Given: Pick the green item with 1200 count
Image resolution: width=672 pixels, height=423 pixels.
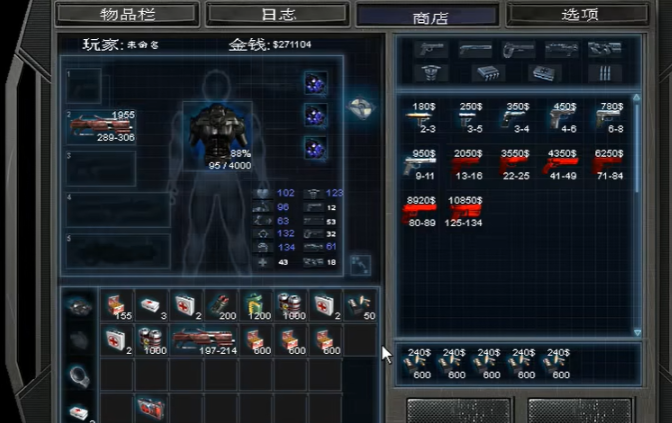Looking at the screenshot, I should (x=256, y=304).
